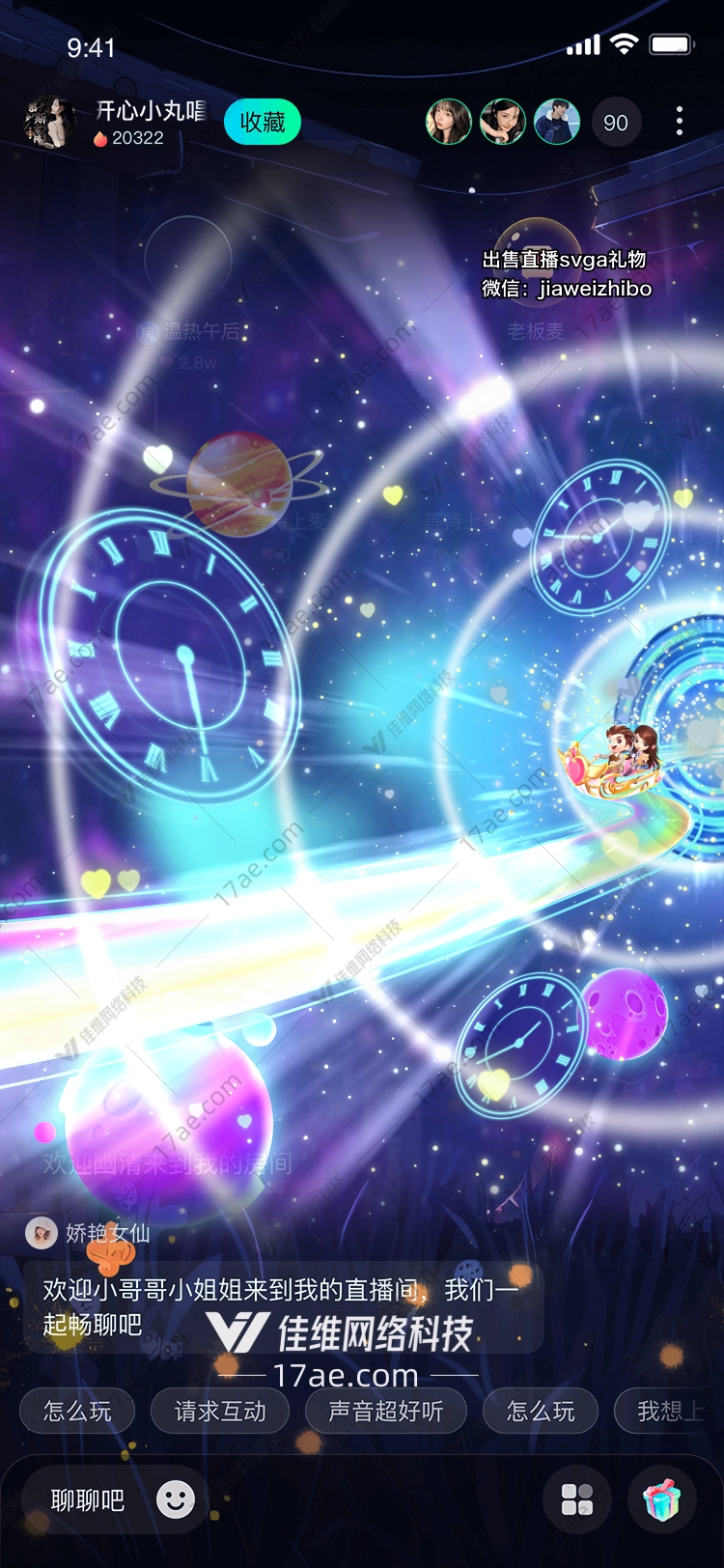Tap the 收藏 favorite button
Screen dimensions: 724x1568
[262, 123]
